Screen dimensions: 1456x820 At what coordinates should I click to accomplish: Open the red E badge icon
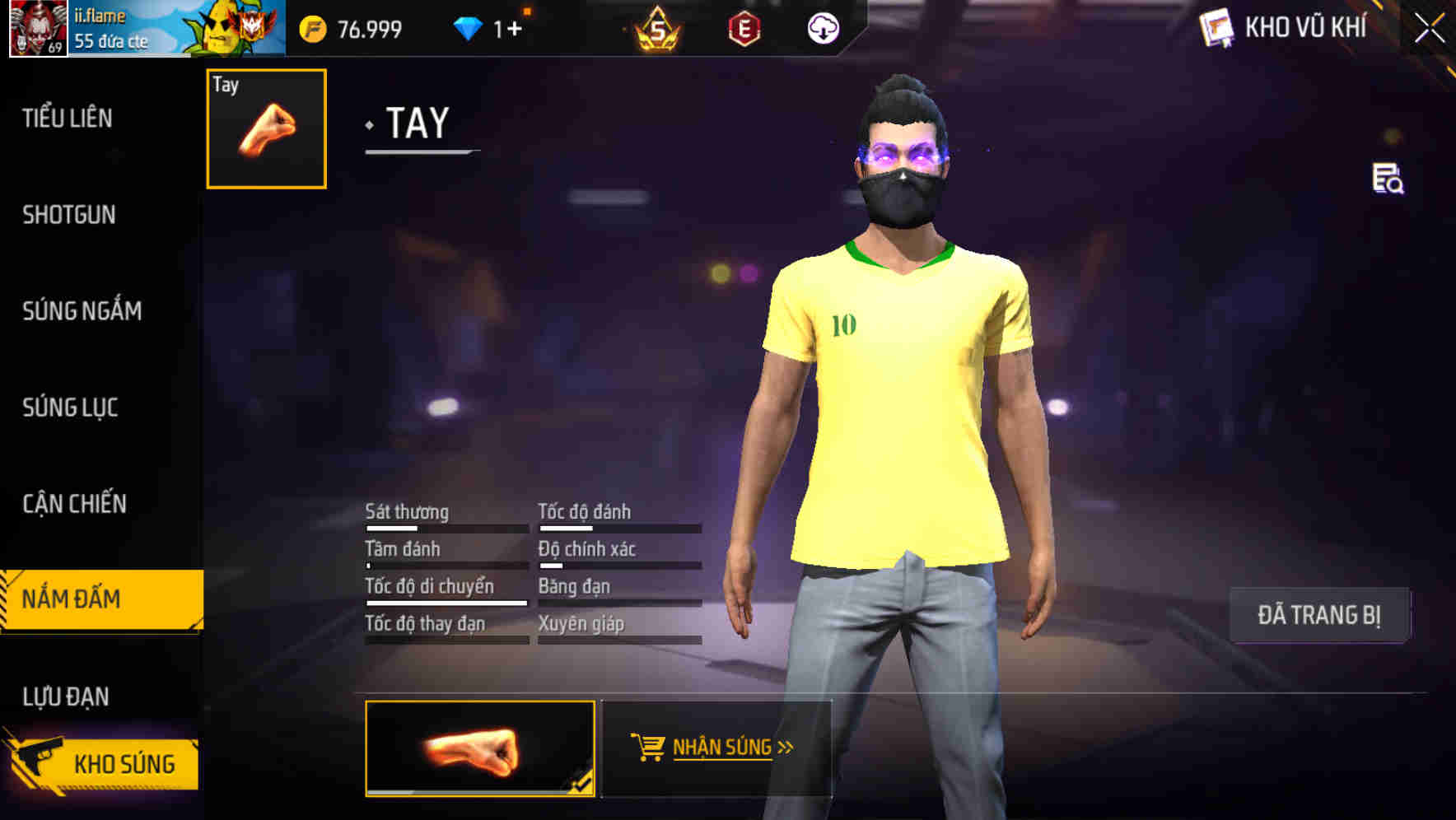coord(745,27)
